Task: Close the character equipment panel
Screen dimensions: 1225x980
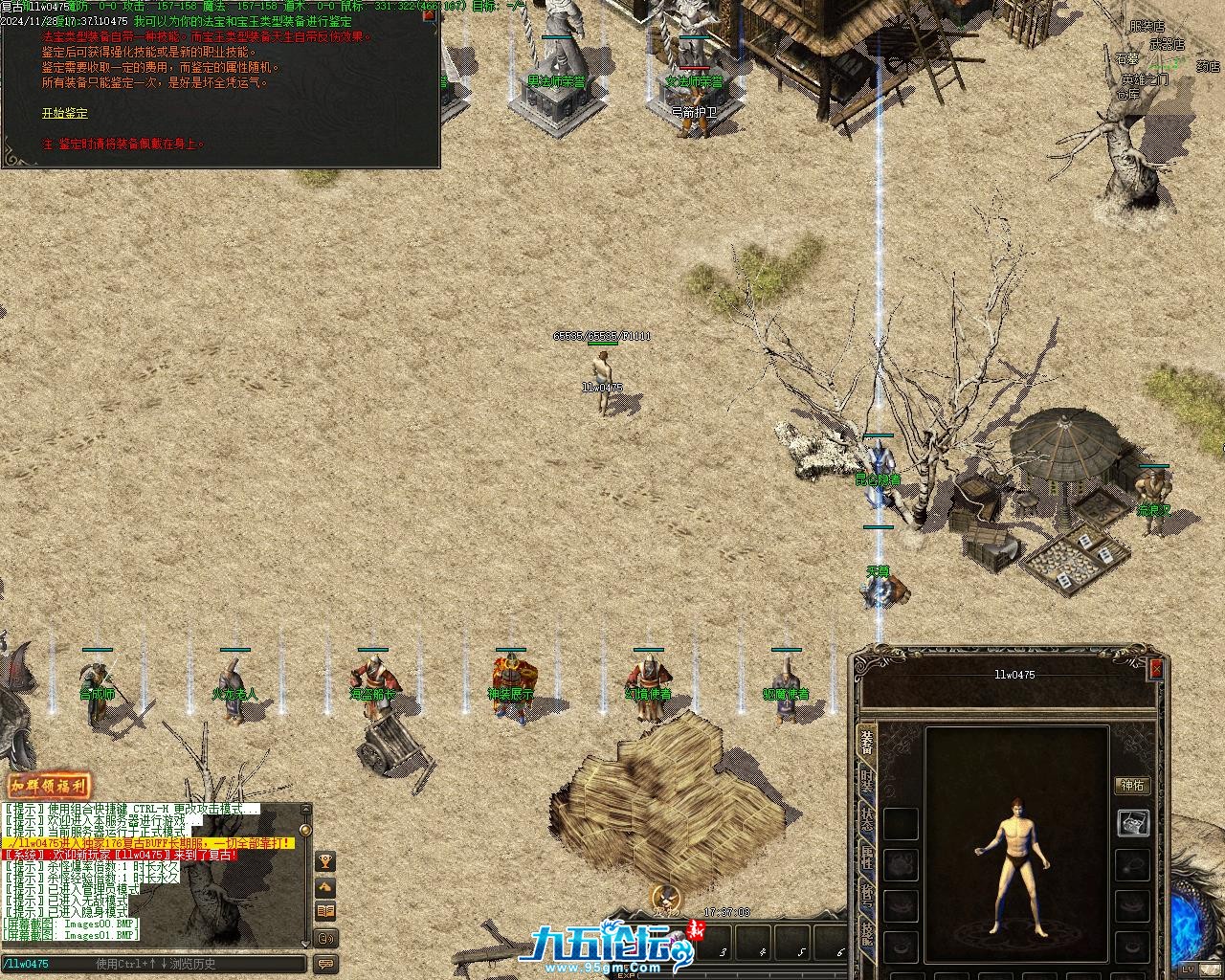Action: [x=1155, y=668]
